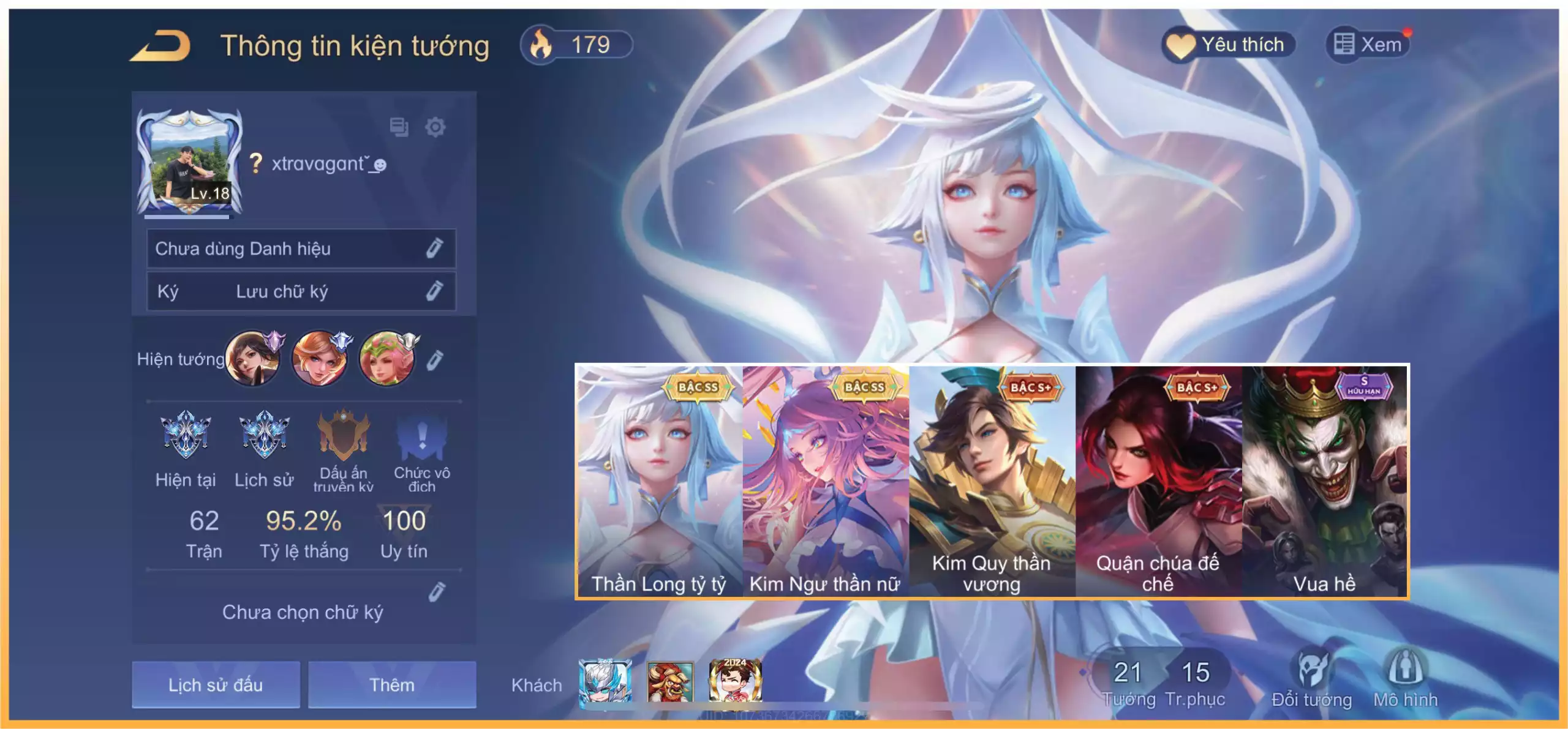View the Hiện tại current rank badge
This screenshot has height=729, width=1568.
coord(185,435)
